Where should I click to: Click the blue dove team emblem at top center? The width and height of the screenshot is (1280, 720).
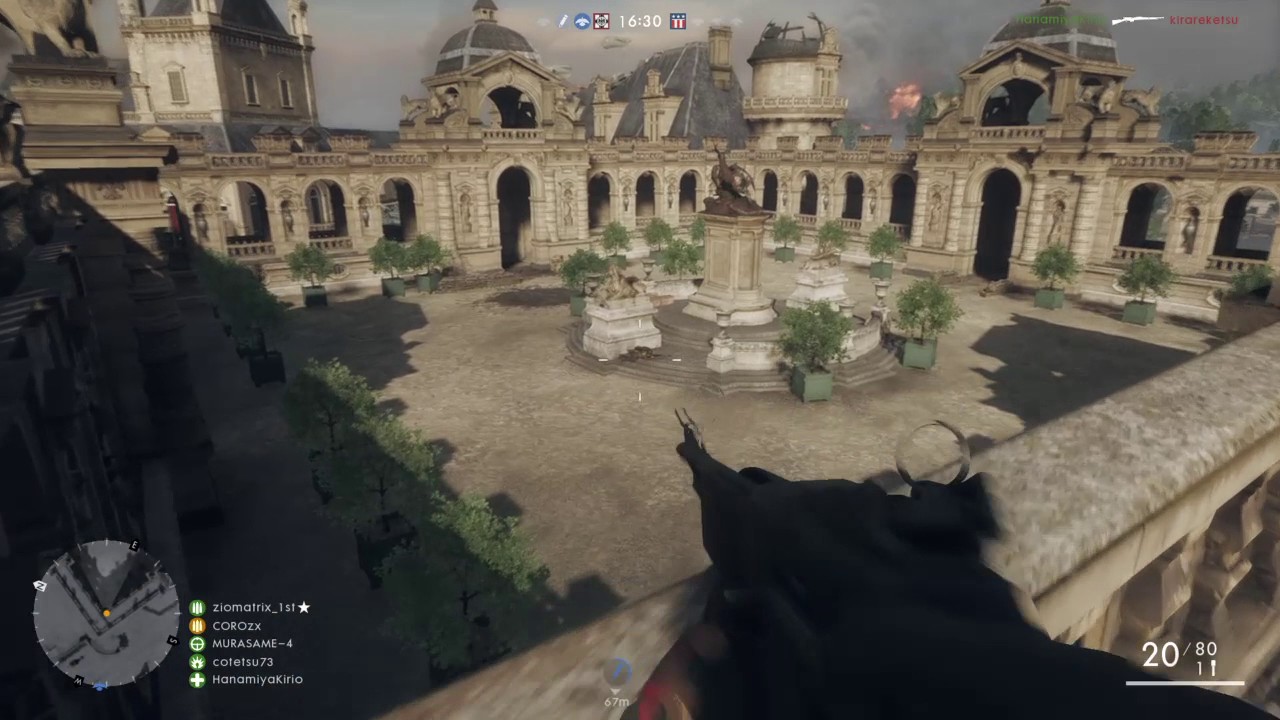click(x=582, y=21)
